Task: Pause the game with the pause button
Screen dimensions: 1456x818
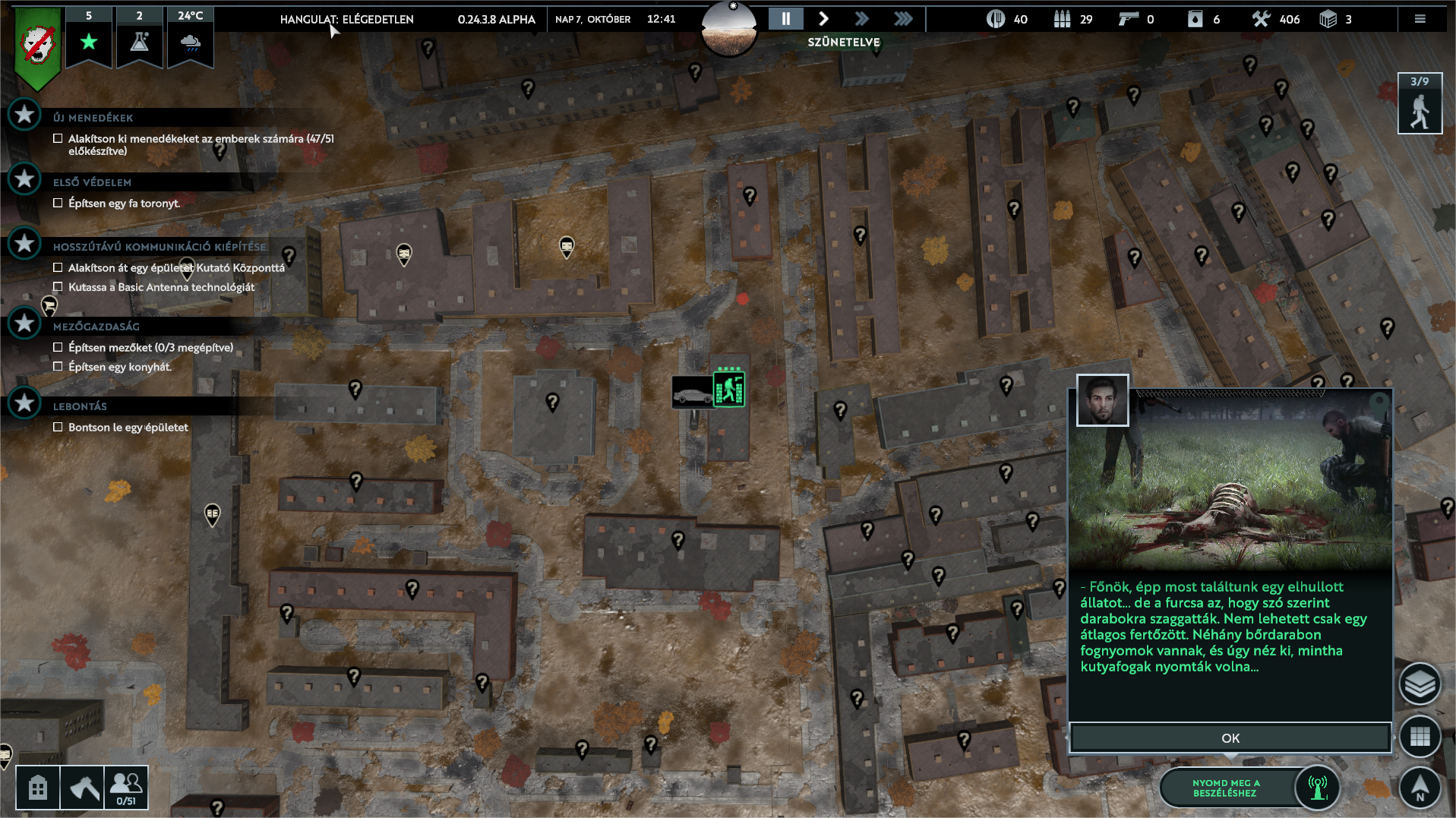Action: click(785, 19)
